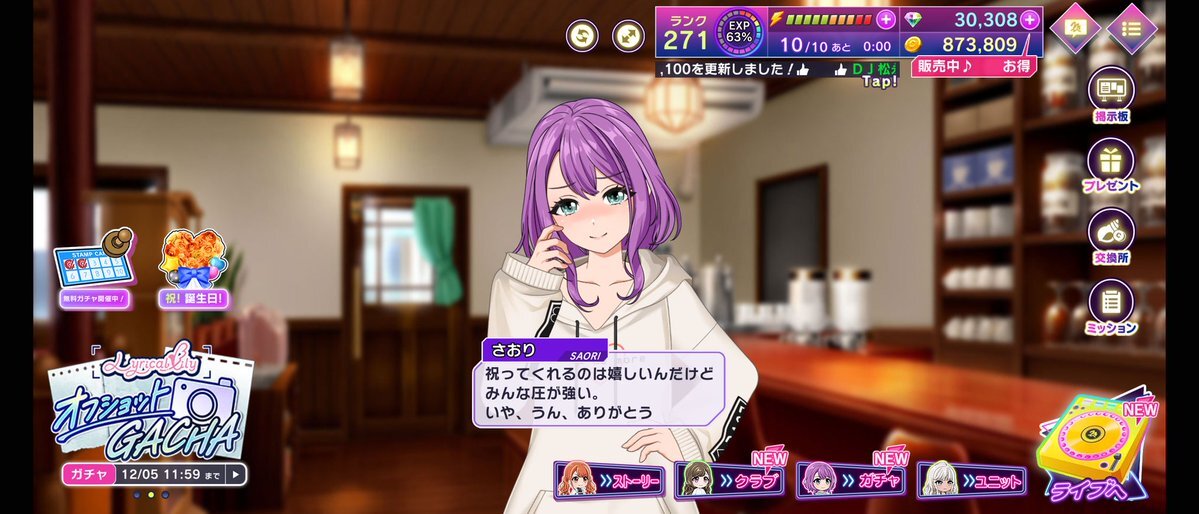Buy diamonds with the plus button
The width and height of the screenshot is (1199, 514).
coord(1030,19)
